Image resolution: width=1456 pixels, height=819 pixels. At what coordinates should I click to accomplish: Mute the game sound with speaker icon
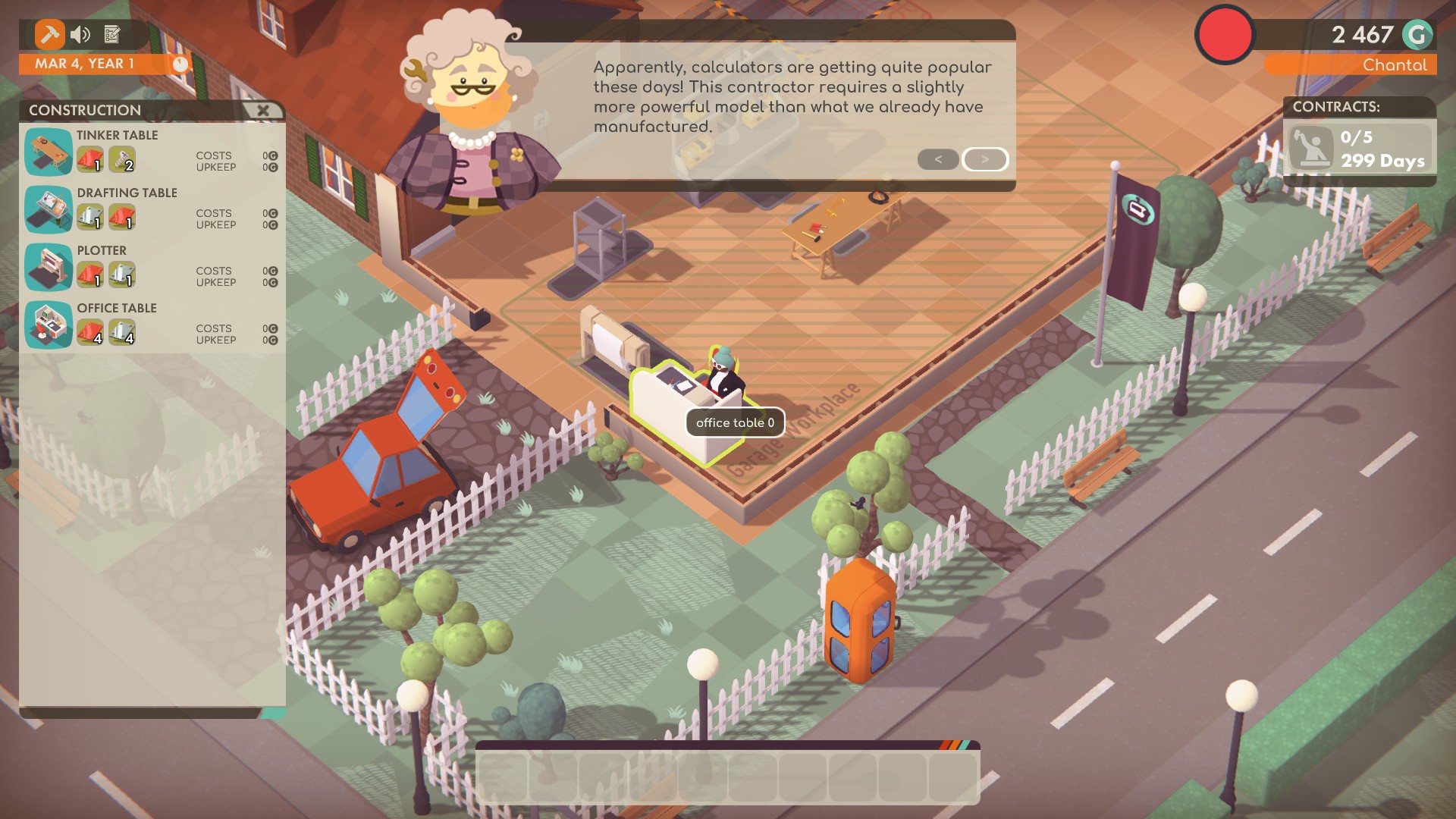click(79, 34)
